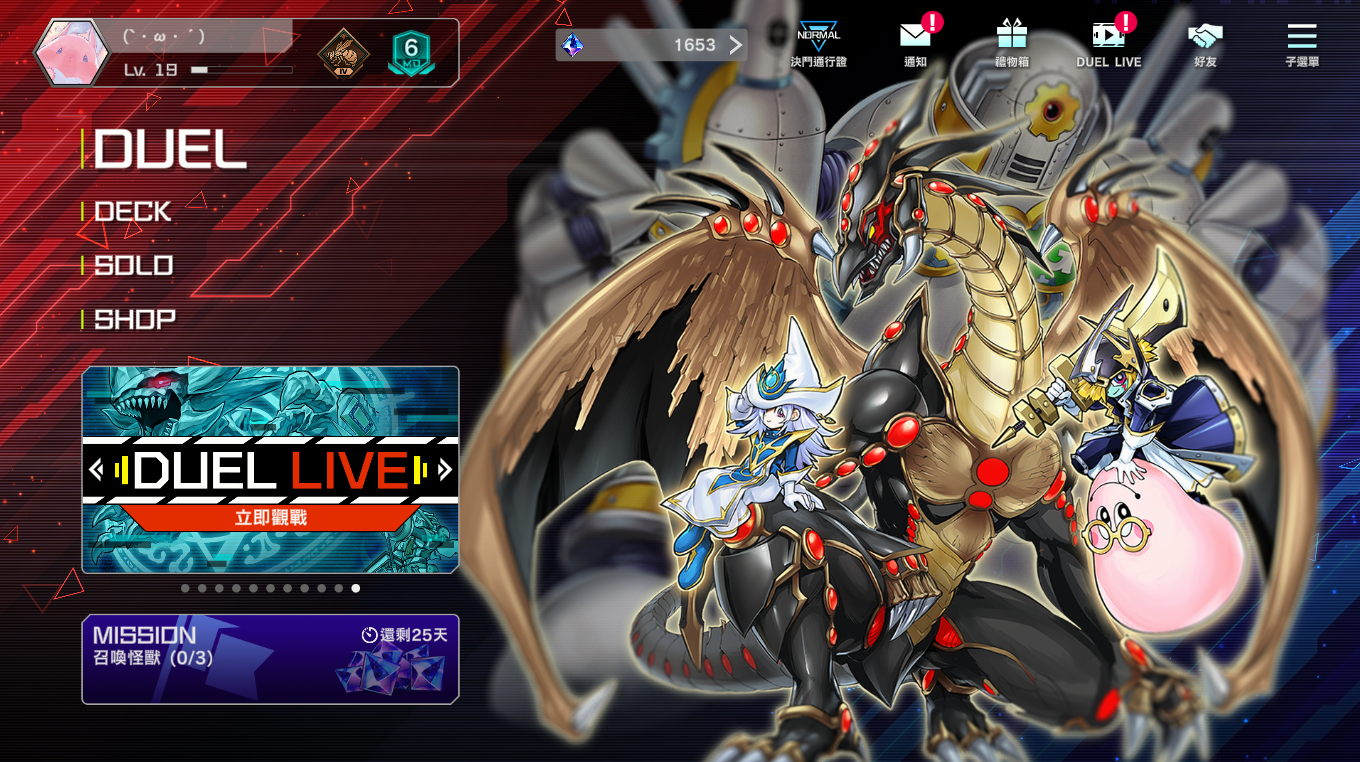Open DUEL LIVE from the top bar

1108,44
